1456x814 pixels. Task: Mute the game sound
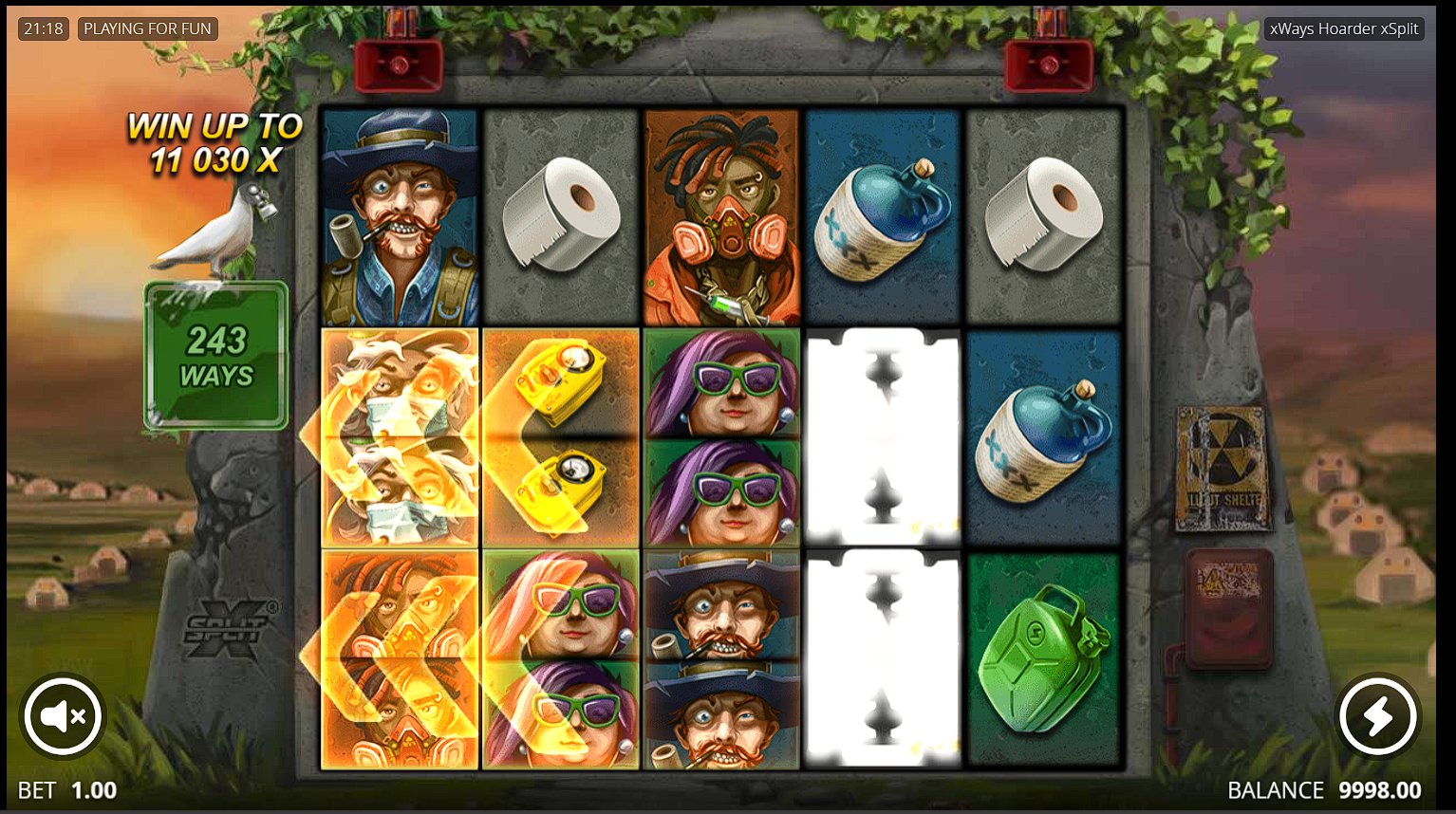tap(61, 716)
